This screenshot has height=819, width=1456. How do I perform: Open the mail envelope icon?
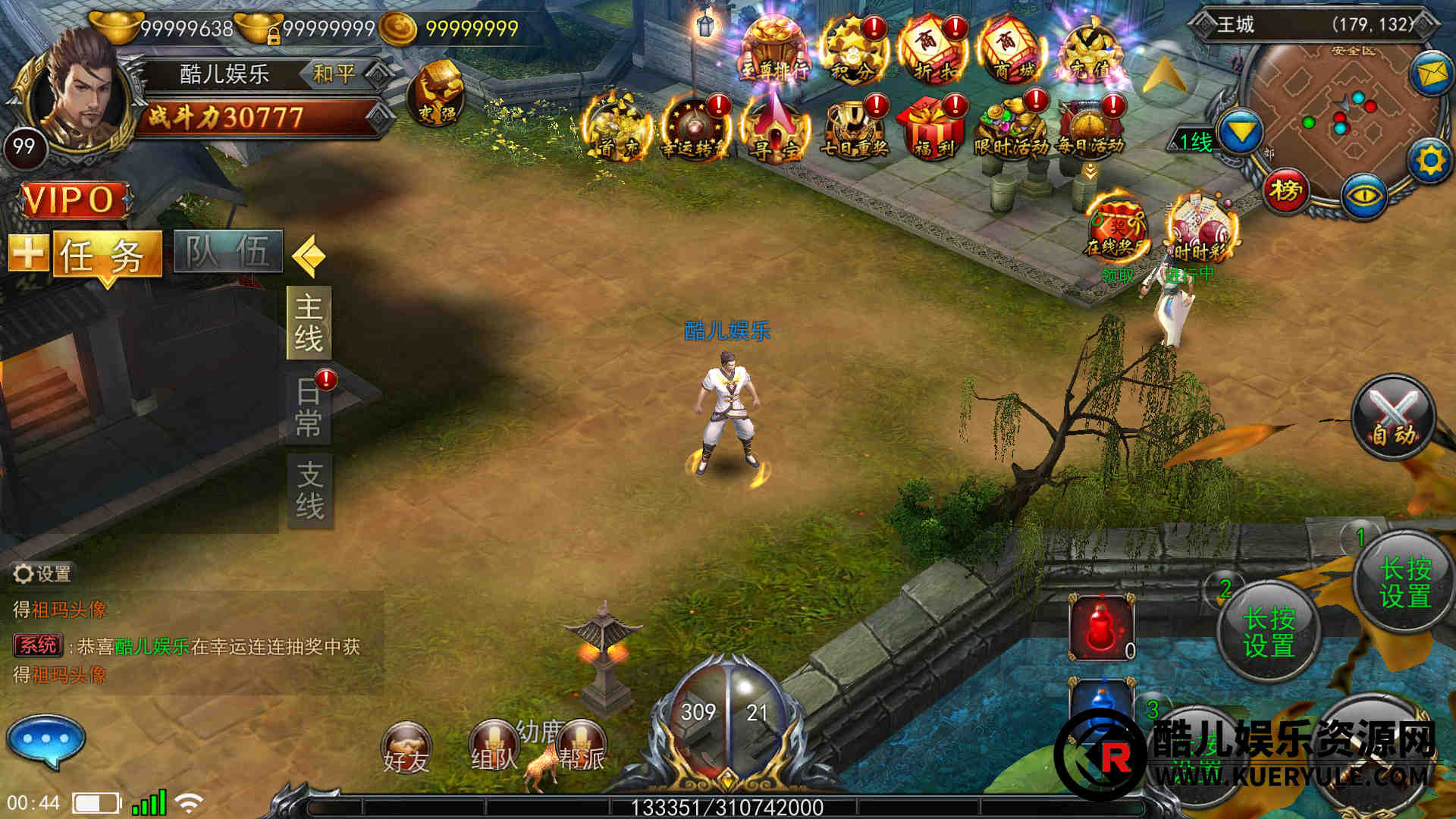1430,74
